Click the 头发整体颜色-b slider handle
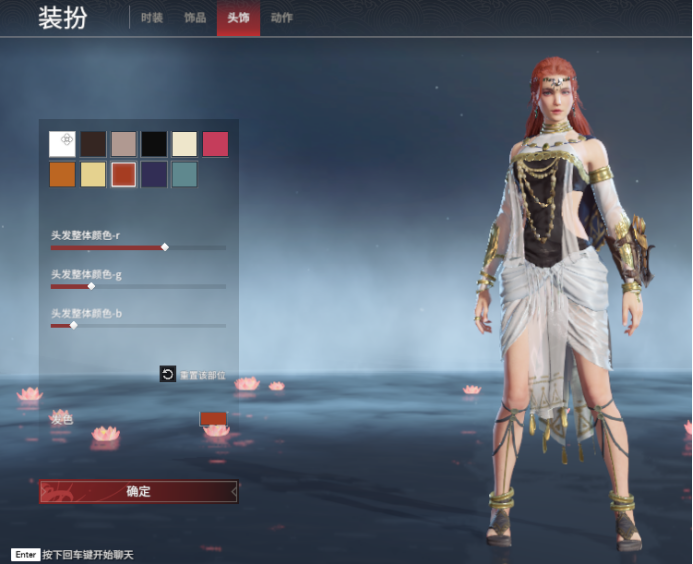 click(x=73, y=325)
